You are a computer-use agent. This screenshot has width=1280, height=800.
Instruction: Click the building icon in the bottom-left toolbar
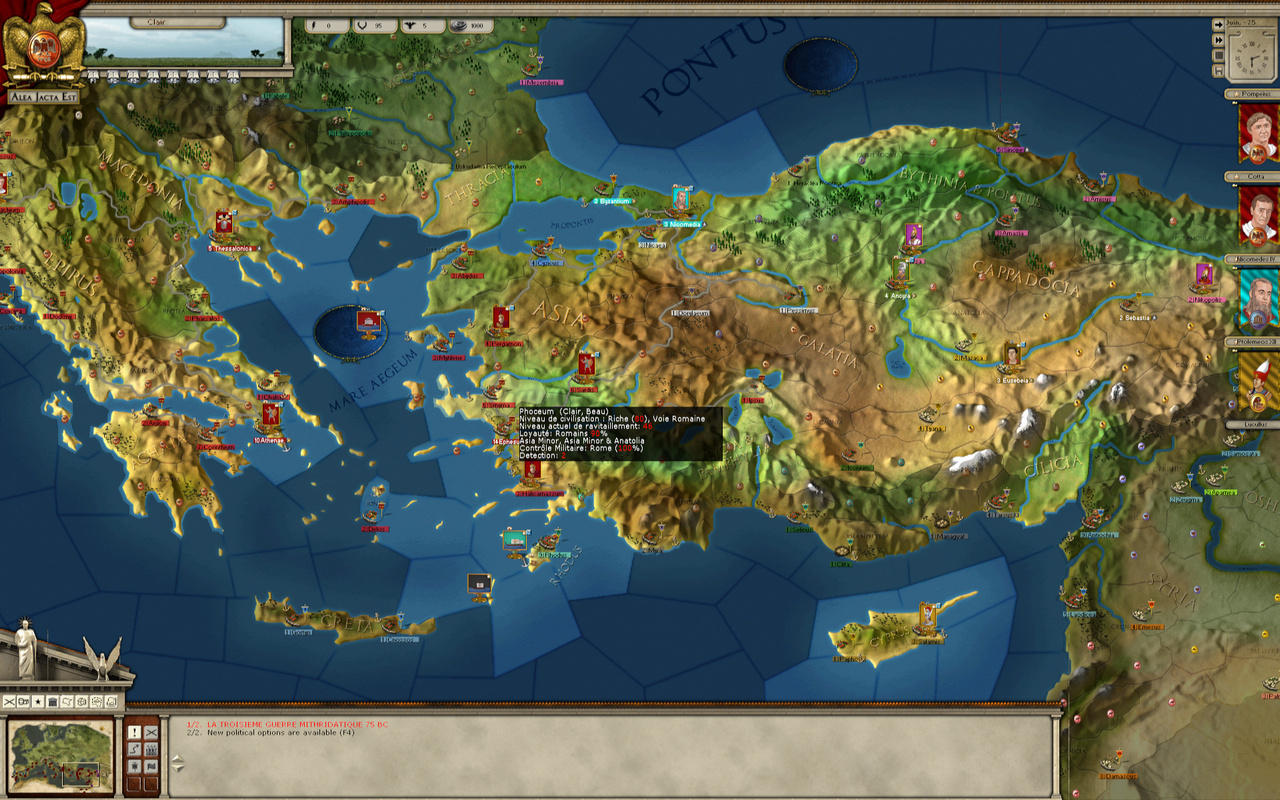[x=53, y=701]
